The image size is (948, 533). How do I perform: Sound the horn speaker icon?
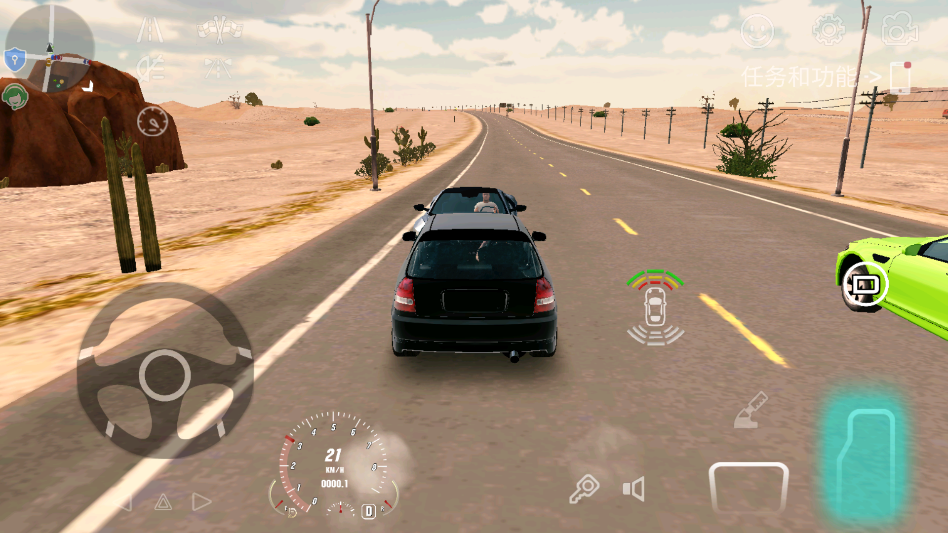[x=634, y=489]
